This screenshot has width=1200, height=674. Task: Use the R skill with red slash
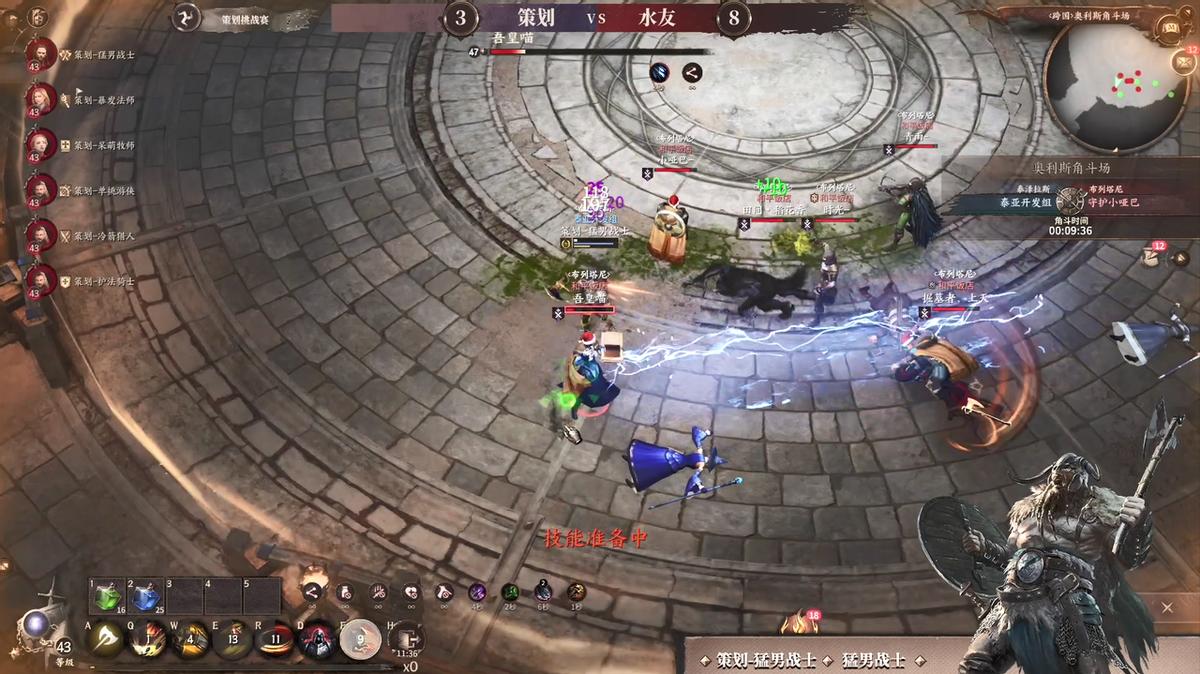276,640
